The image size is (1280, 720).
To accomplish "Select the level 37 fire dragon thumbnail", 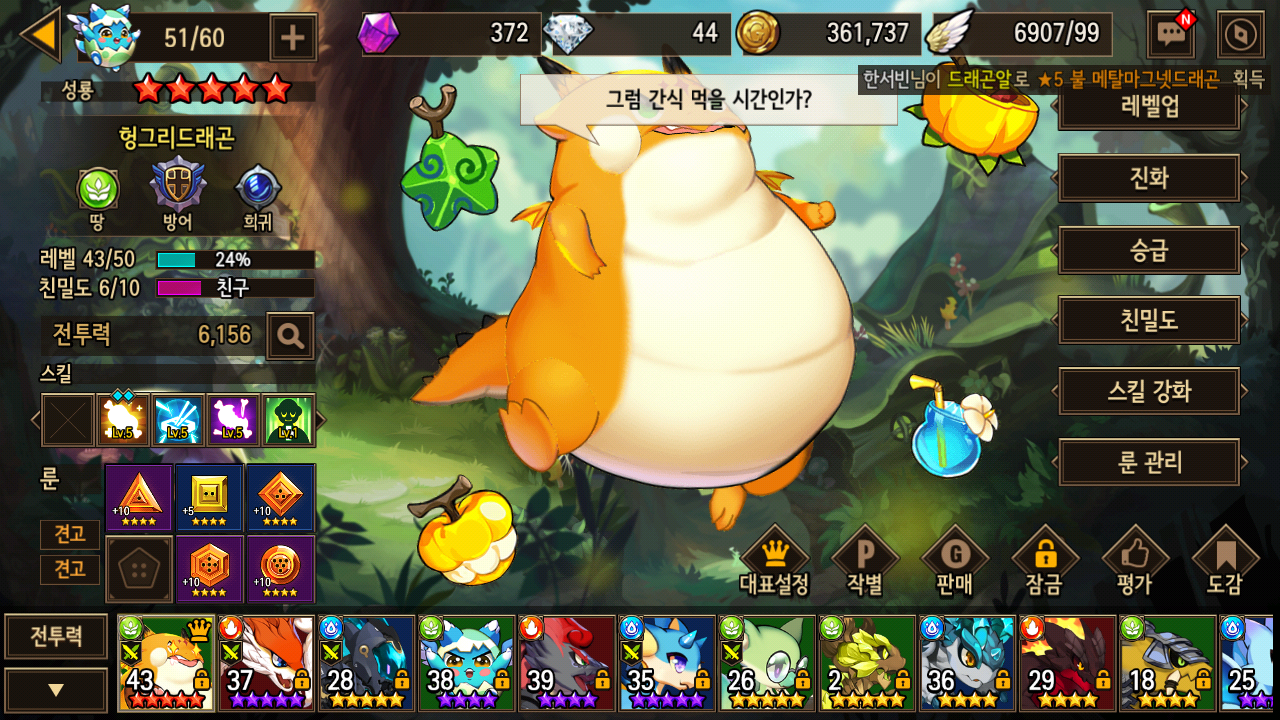I will (x=266, y=662).
